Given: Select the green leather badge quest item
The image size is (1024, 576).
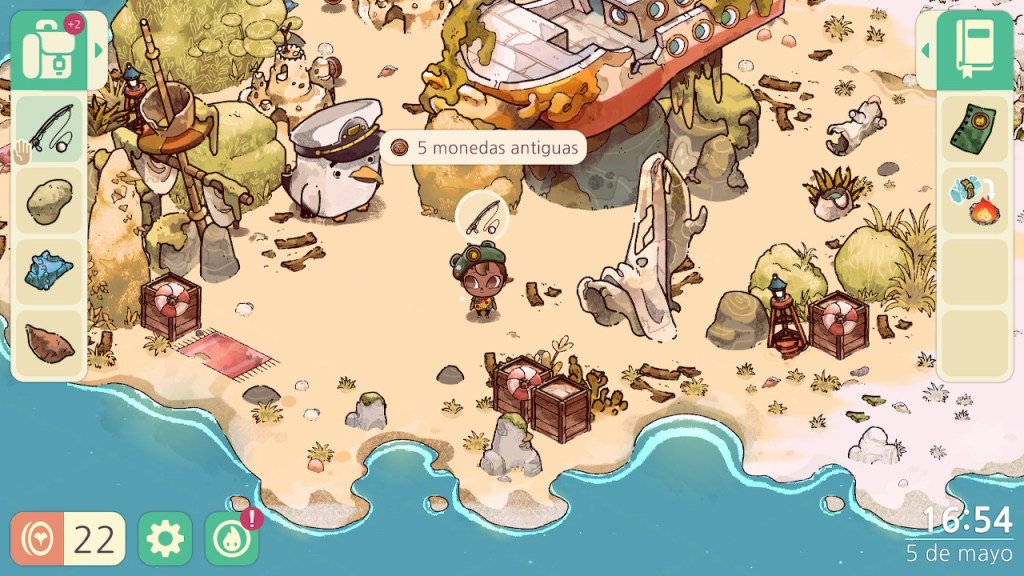Looking at the screenshot, I should pyautogui.click(x=973, y=128).
